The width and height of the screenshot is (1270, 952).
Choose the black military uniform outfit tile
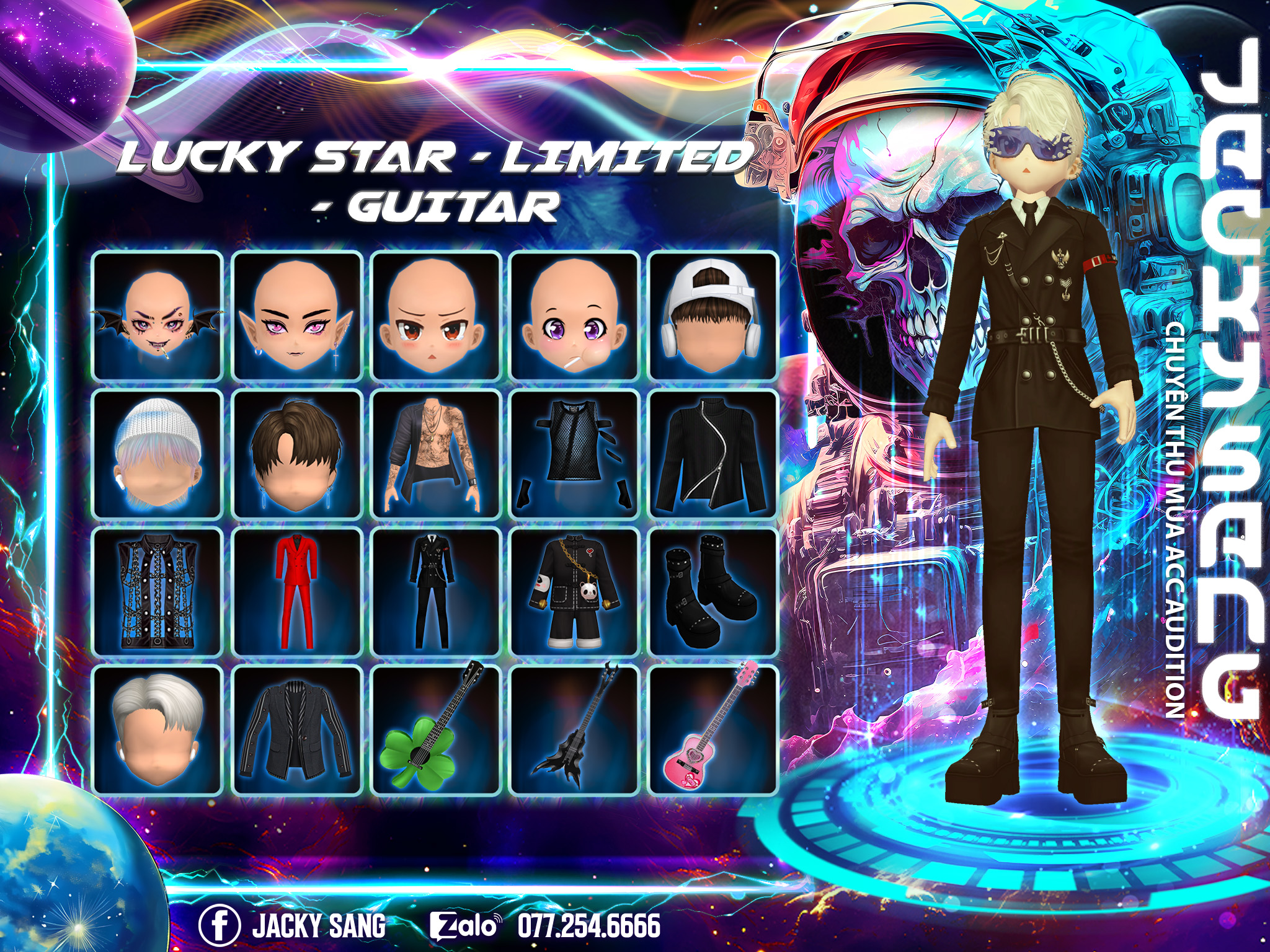tap(435, 592)
